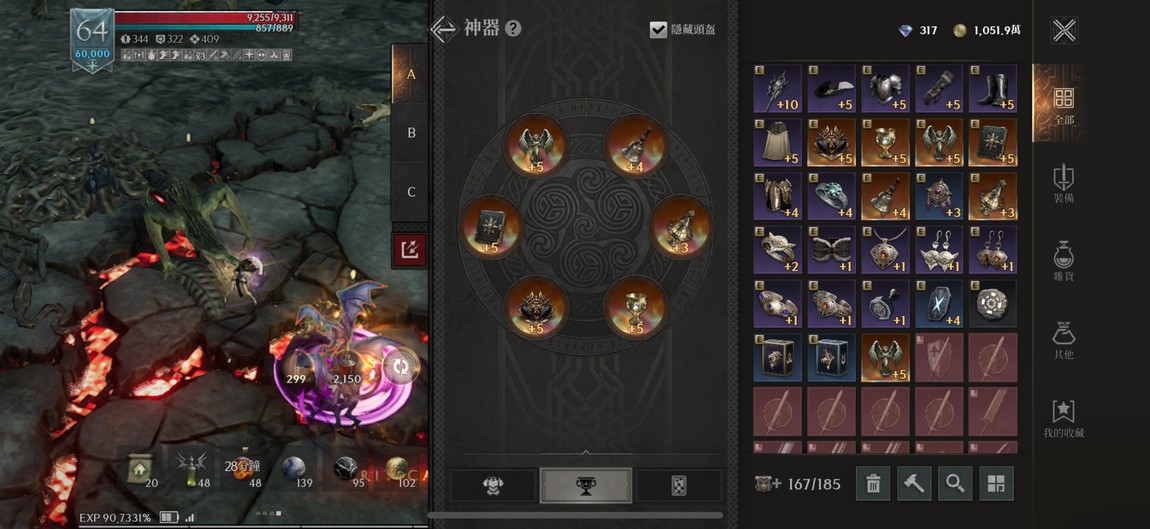The width and height of the screenshot is (1150, 529).
Task: Select the +10 staff in inventory
Action: 778,89
